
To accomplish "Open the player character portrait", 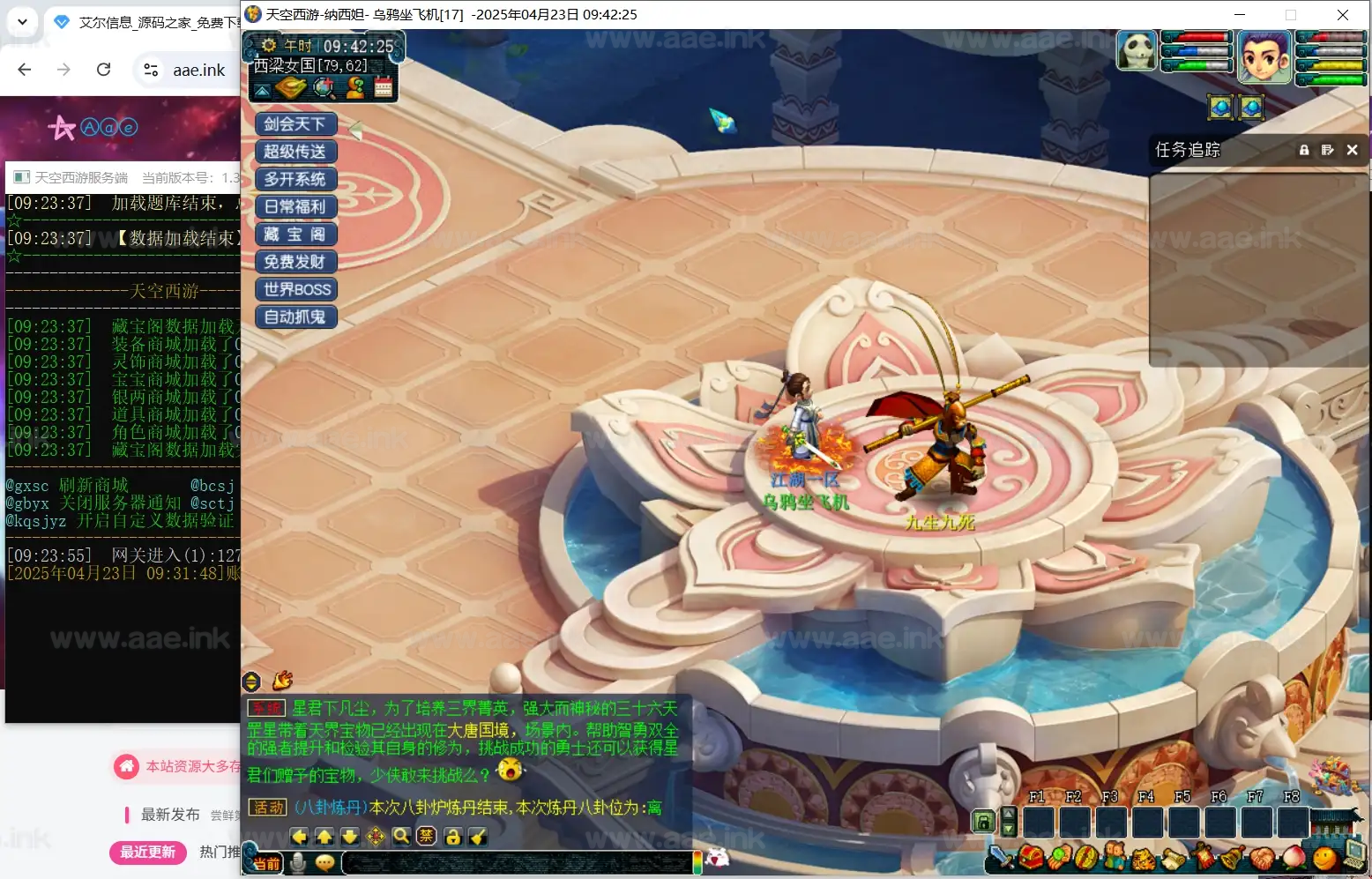I will point(1264,55).
